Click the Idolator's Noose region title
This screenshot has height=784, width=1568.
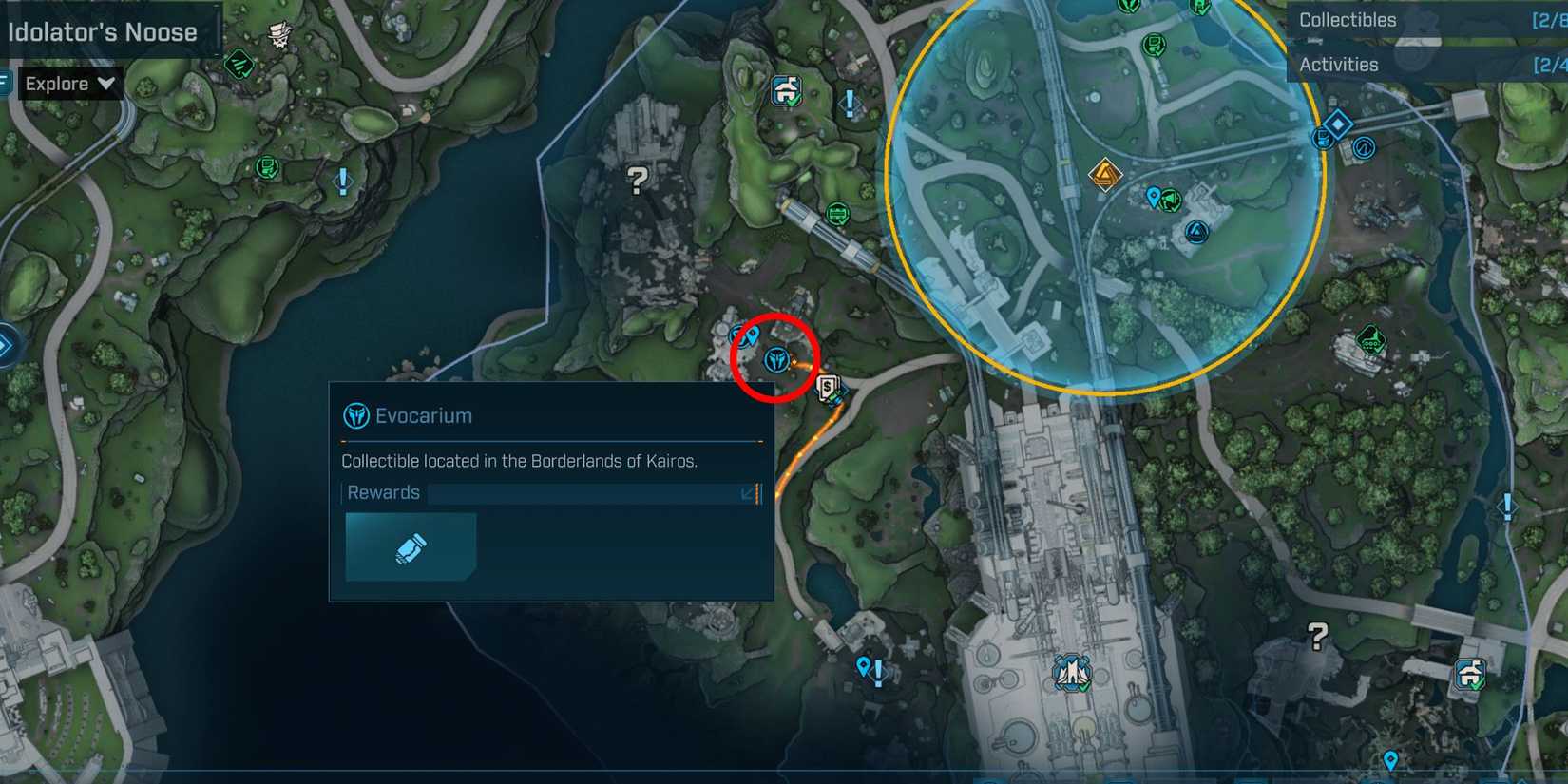(103, 31)
